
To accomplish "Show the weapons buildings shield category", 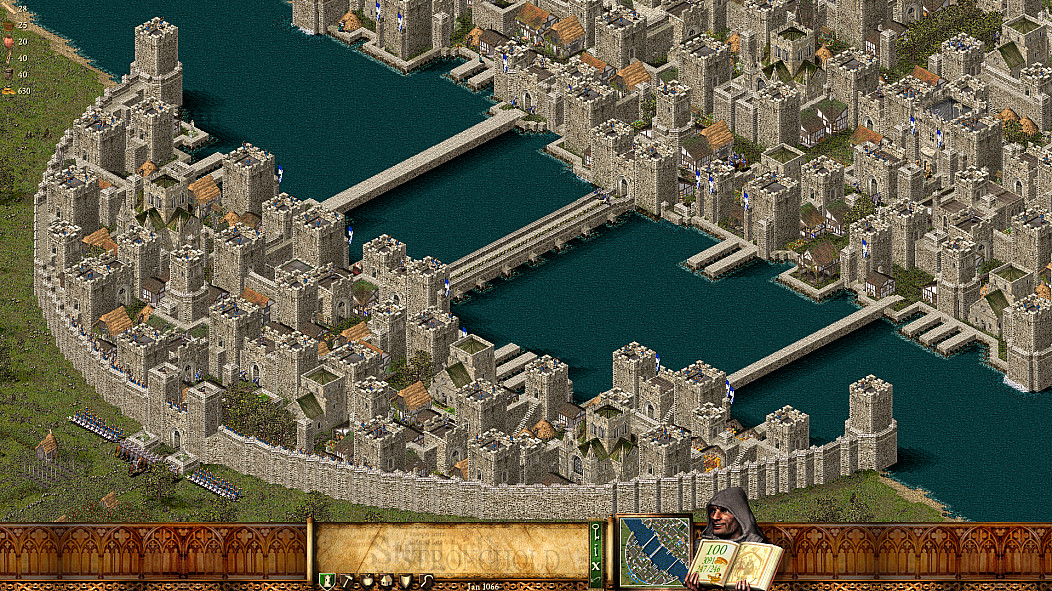I will pos(405,580).
